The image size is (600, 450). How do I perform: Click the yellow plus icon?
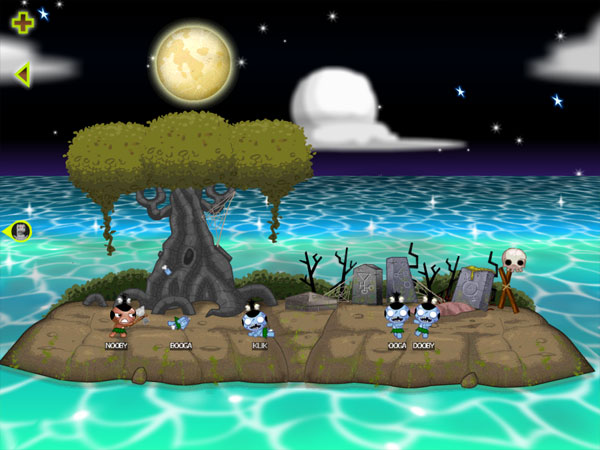tap(22, 22)
